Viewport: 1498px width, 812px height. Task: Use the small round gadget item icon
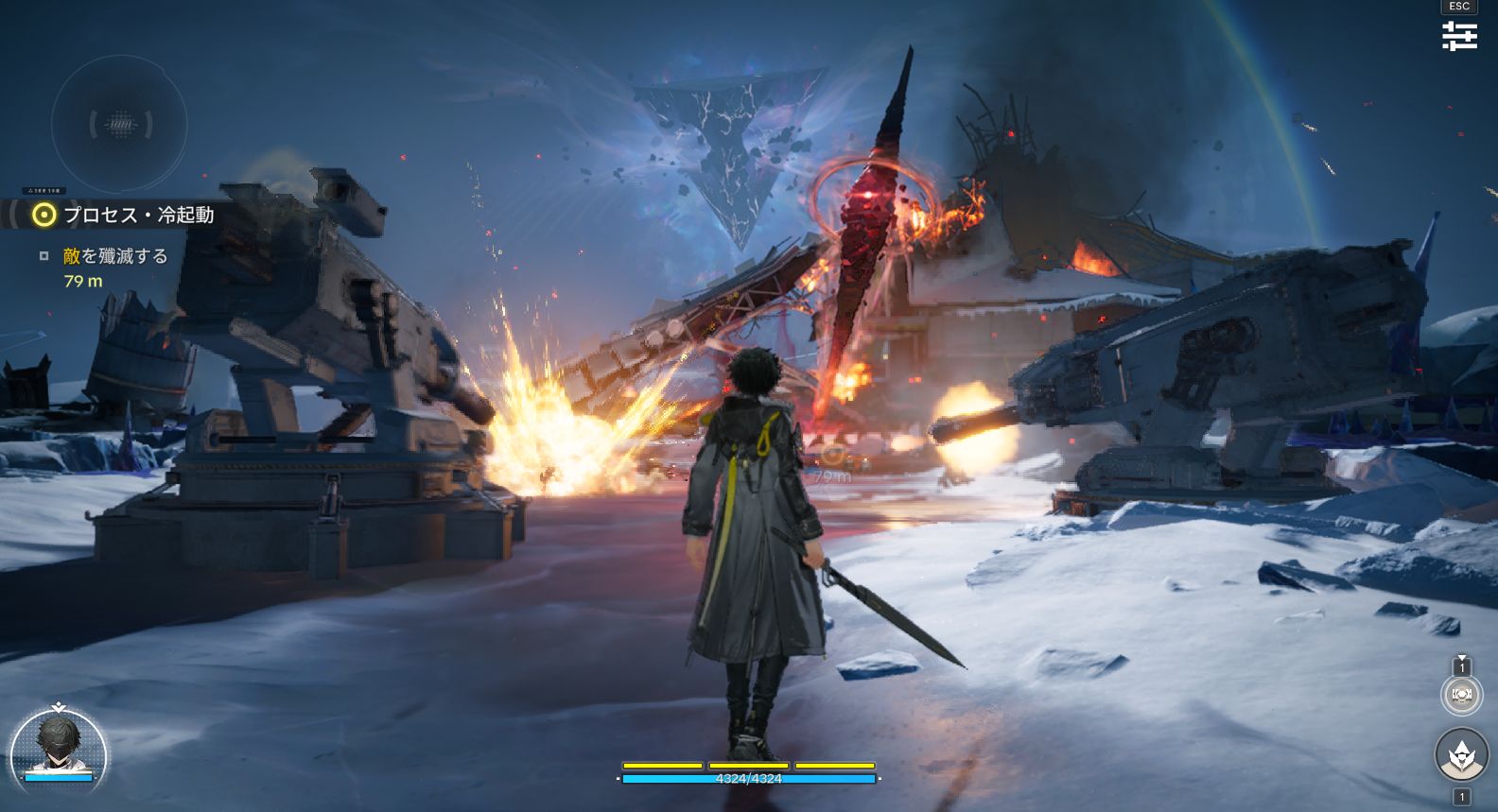point(1461,695)
